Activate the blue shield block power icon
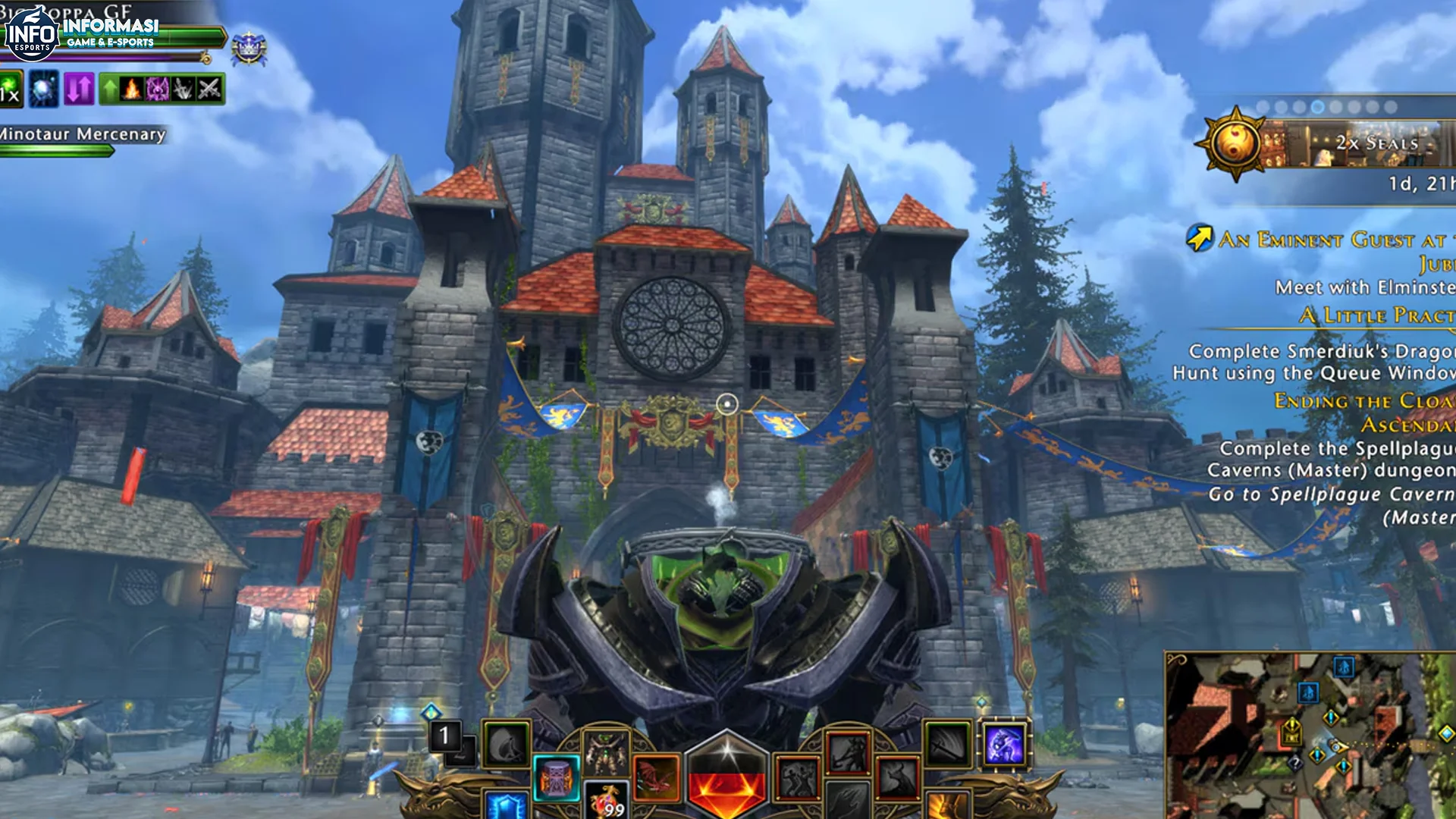 click(x=504, y=805)
